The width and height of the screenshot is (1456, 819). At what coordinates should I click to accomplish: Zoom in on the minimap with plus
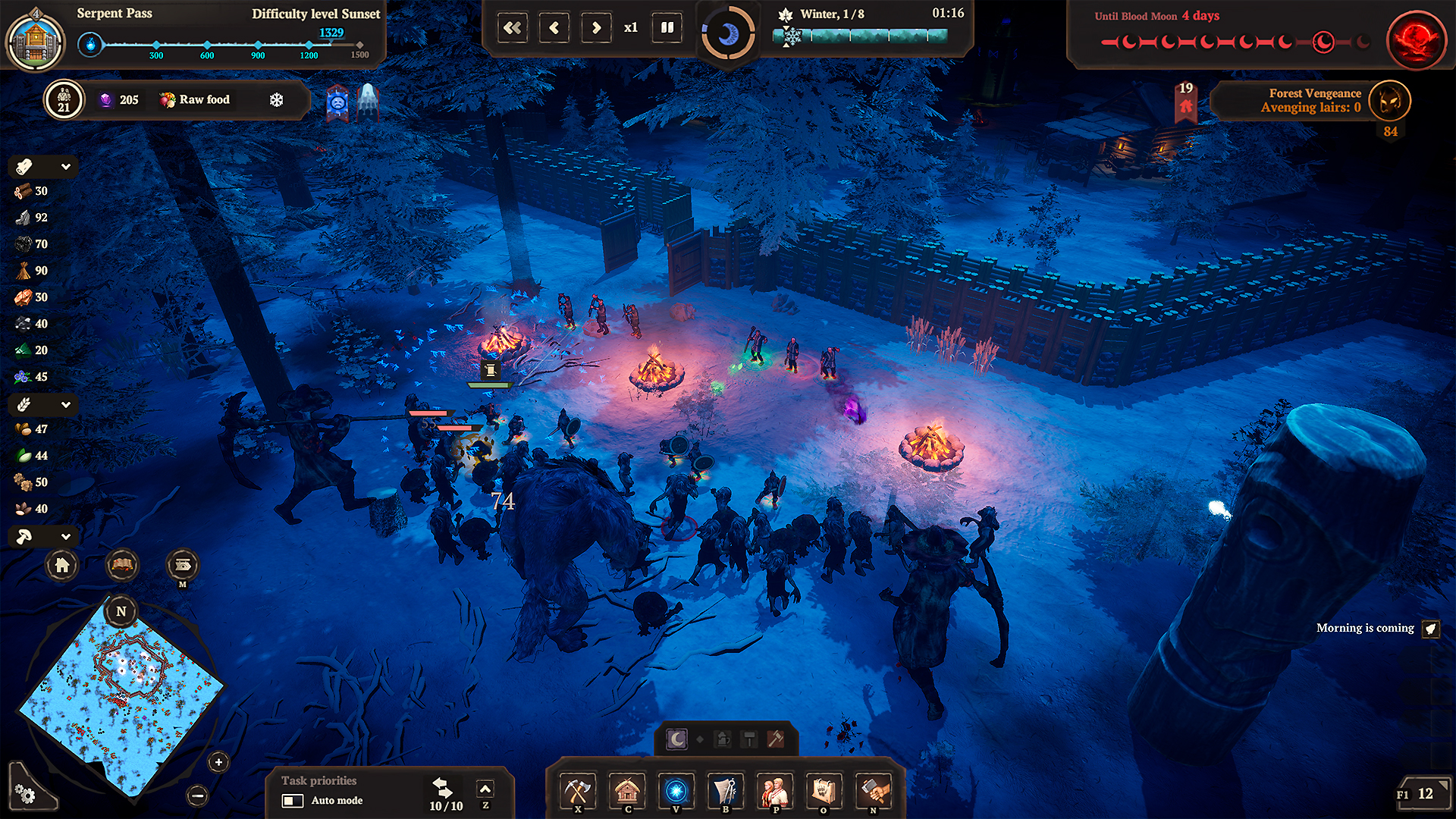point(218,762)
